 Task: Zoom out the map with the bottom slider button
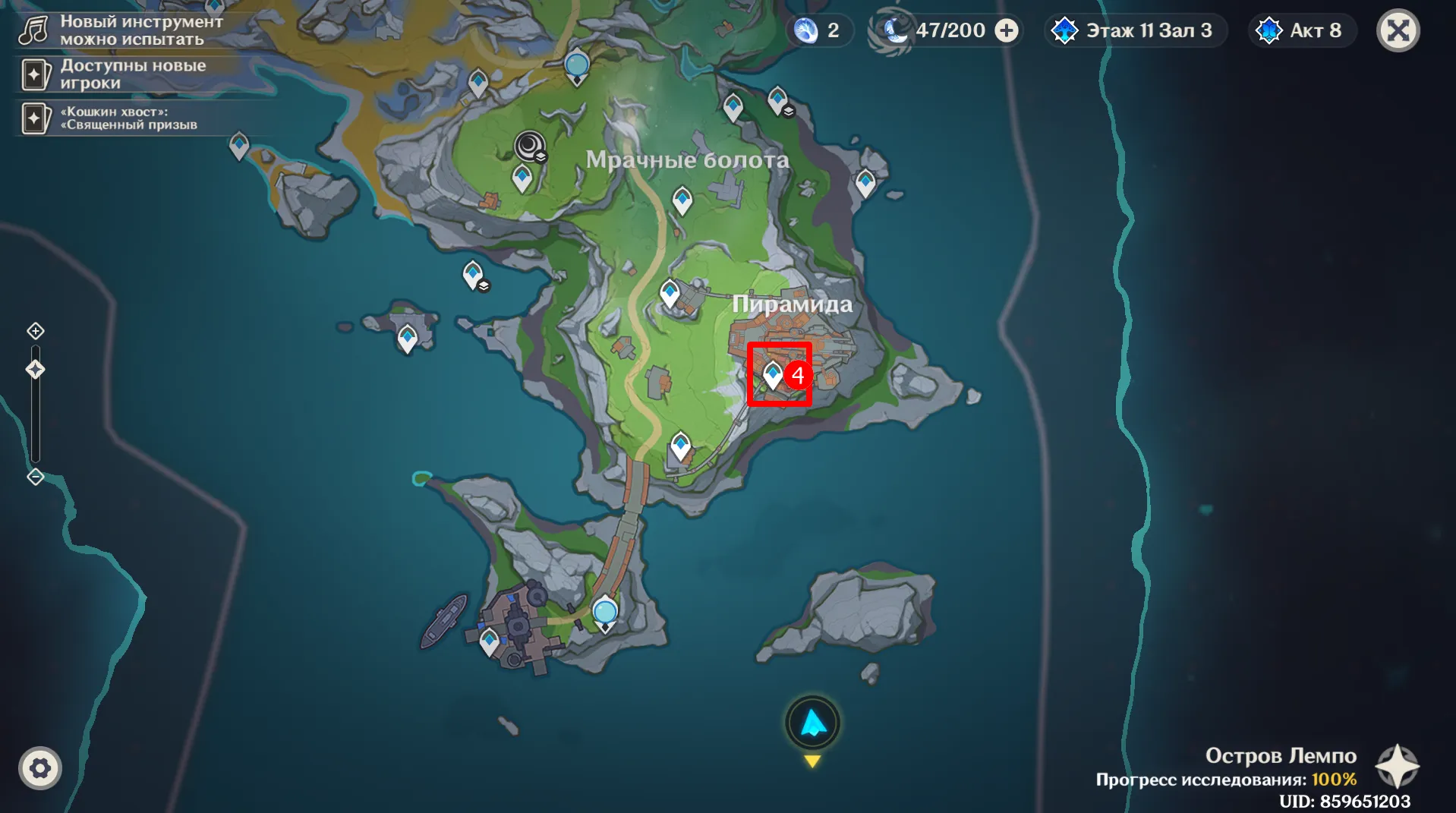(x=36, y=477)
